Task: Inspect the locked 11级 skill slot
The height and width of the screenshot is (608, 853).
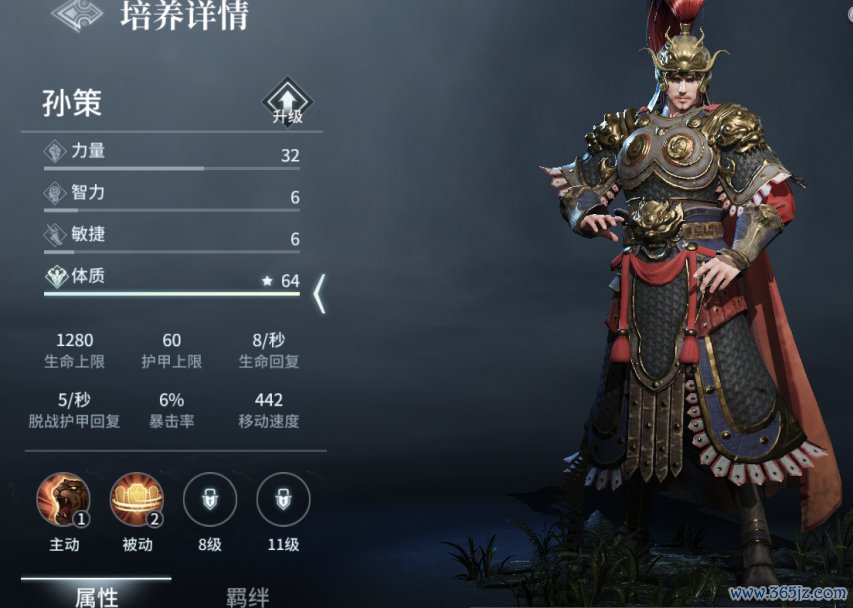Action: 283,500
